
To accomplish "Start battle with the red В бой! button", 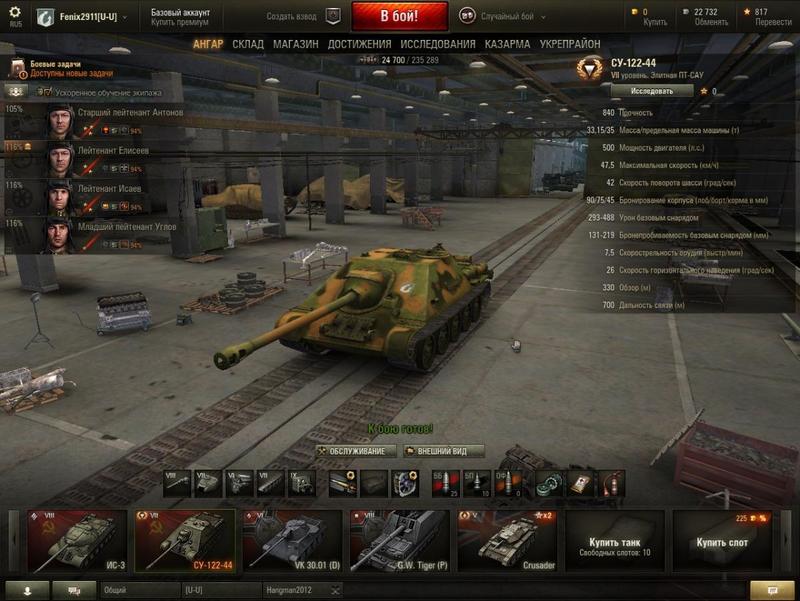I will pyautogui.click(x=399, y=16).
